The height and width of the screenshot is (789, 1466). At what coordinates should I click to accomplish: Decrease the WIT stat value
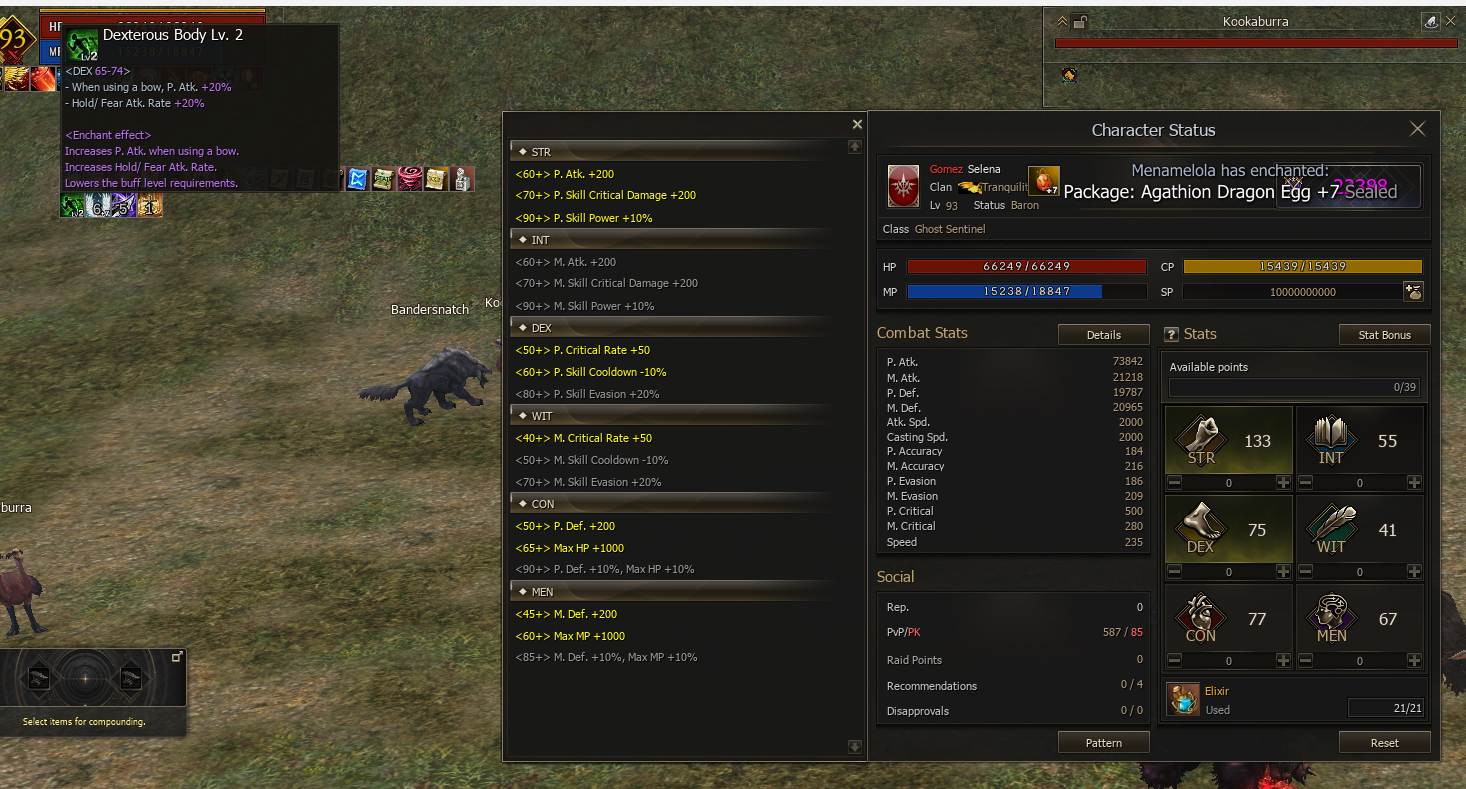(x=1305, y=572)
